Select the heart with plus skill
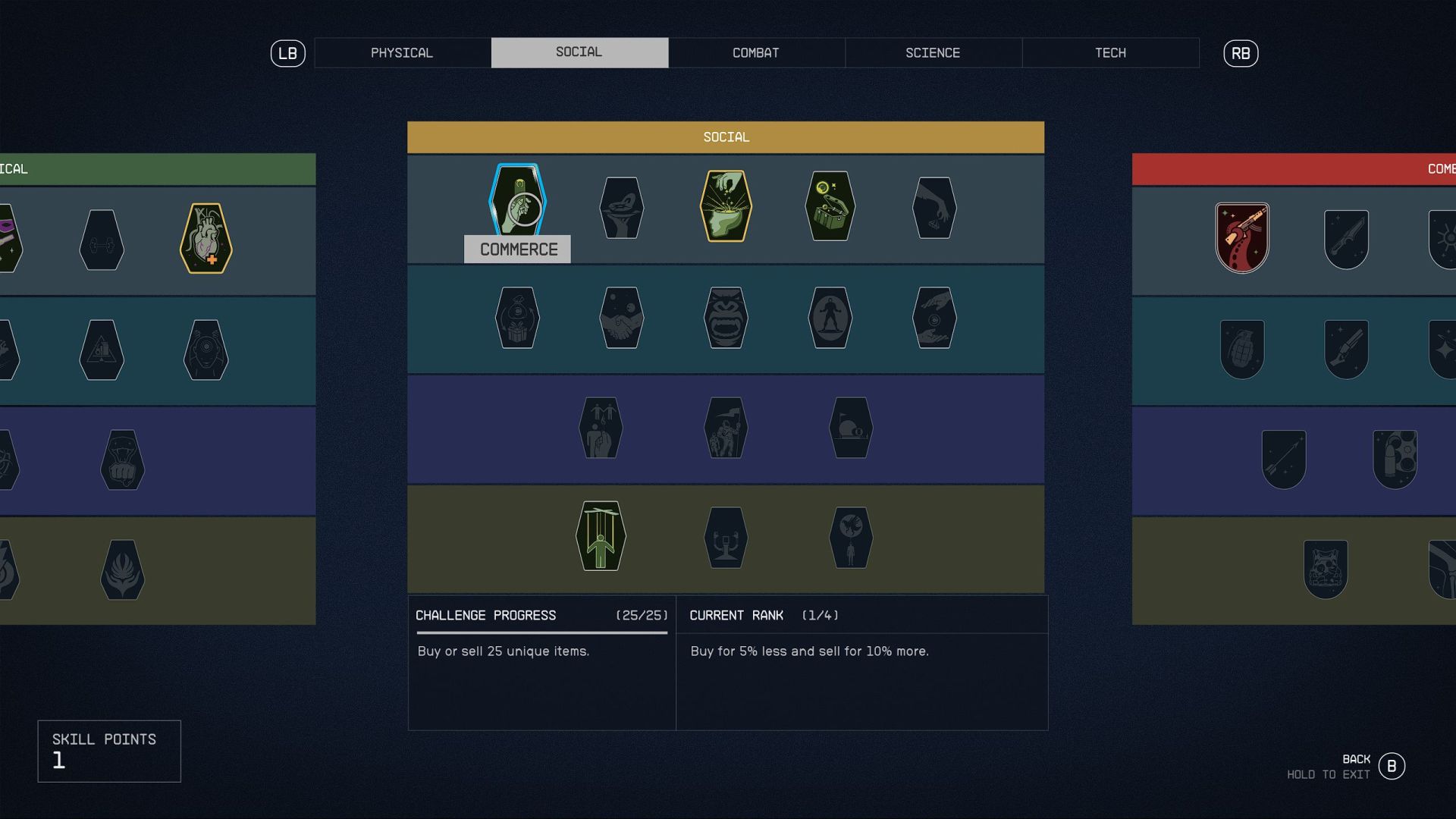1456x819 pixels. (x=206, y=239)
